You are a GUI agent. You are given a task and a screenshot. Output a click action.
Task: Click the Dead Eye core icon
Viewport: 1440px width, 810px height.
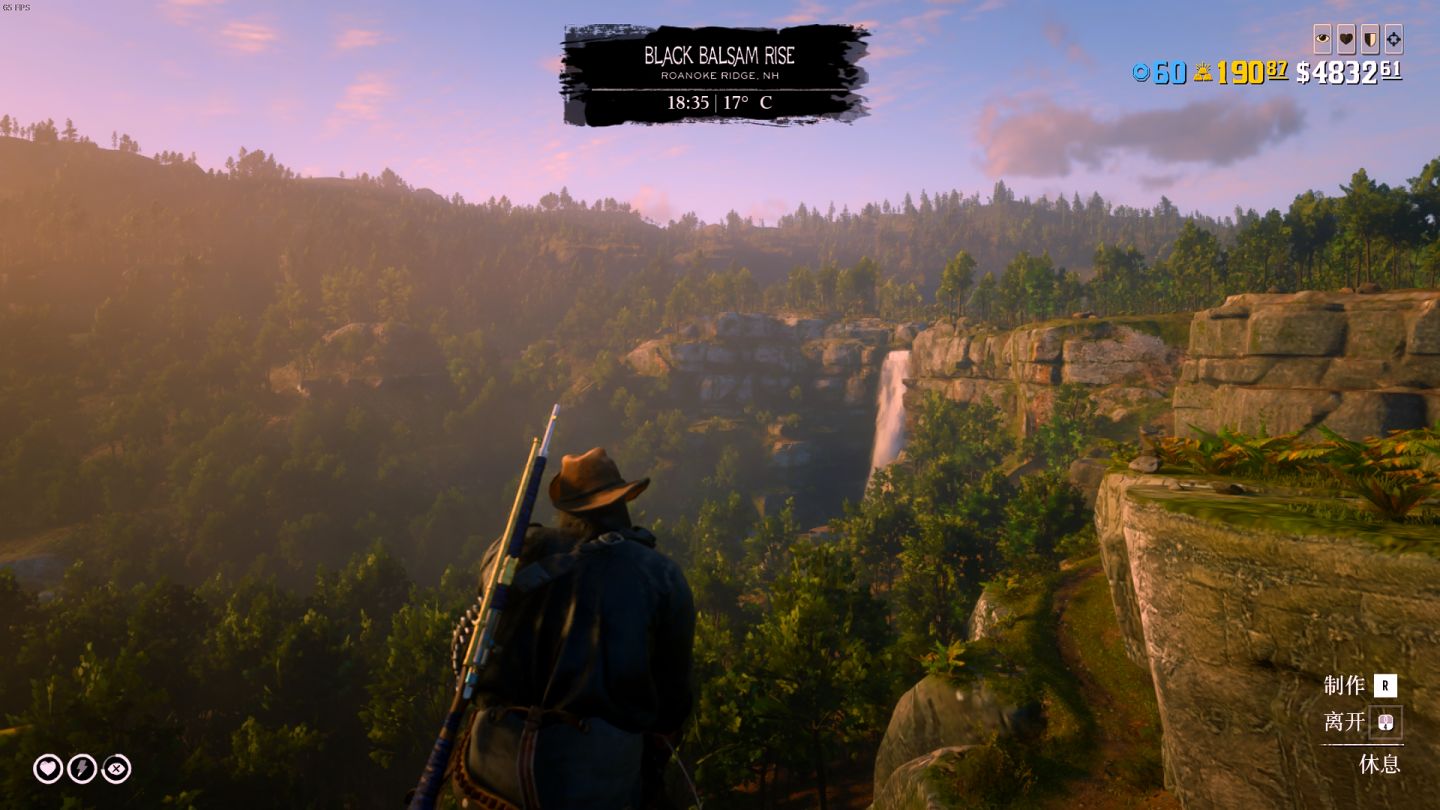pyautogui.click(x=116, y=768)
